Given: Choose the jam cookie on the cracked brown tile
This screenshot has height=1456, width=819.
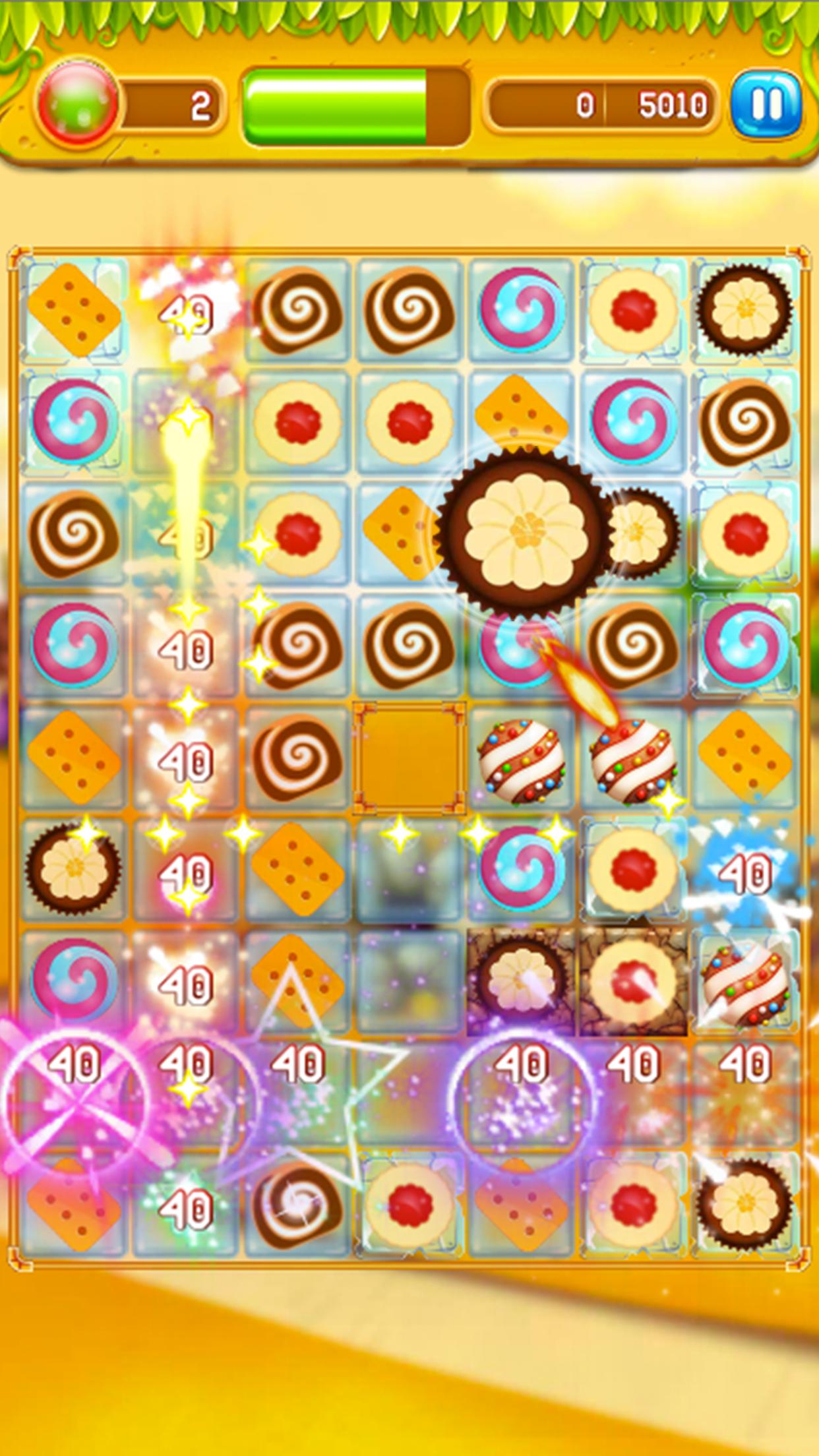Looking at the screenshot, I should (633, 981).
